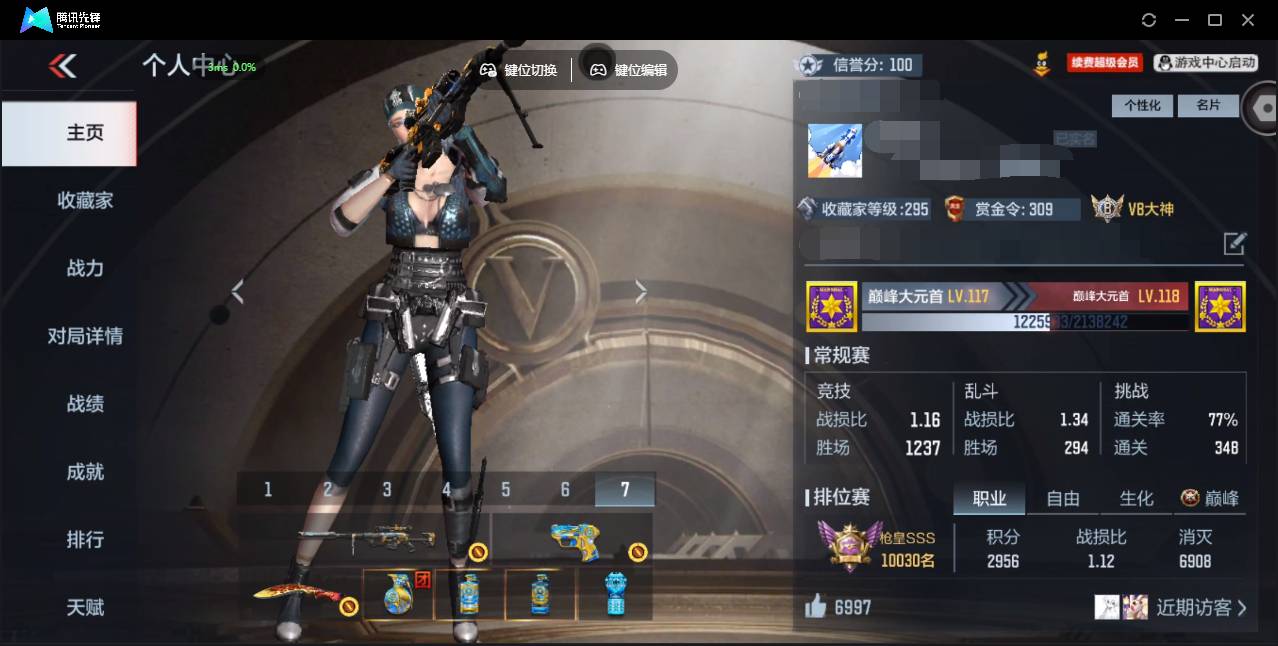Click 续费超级会员 renew membership button
The width and height of the screenshot is (1278, 646).
[1104, 63]
